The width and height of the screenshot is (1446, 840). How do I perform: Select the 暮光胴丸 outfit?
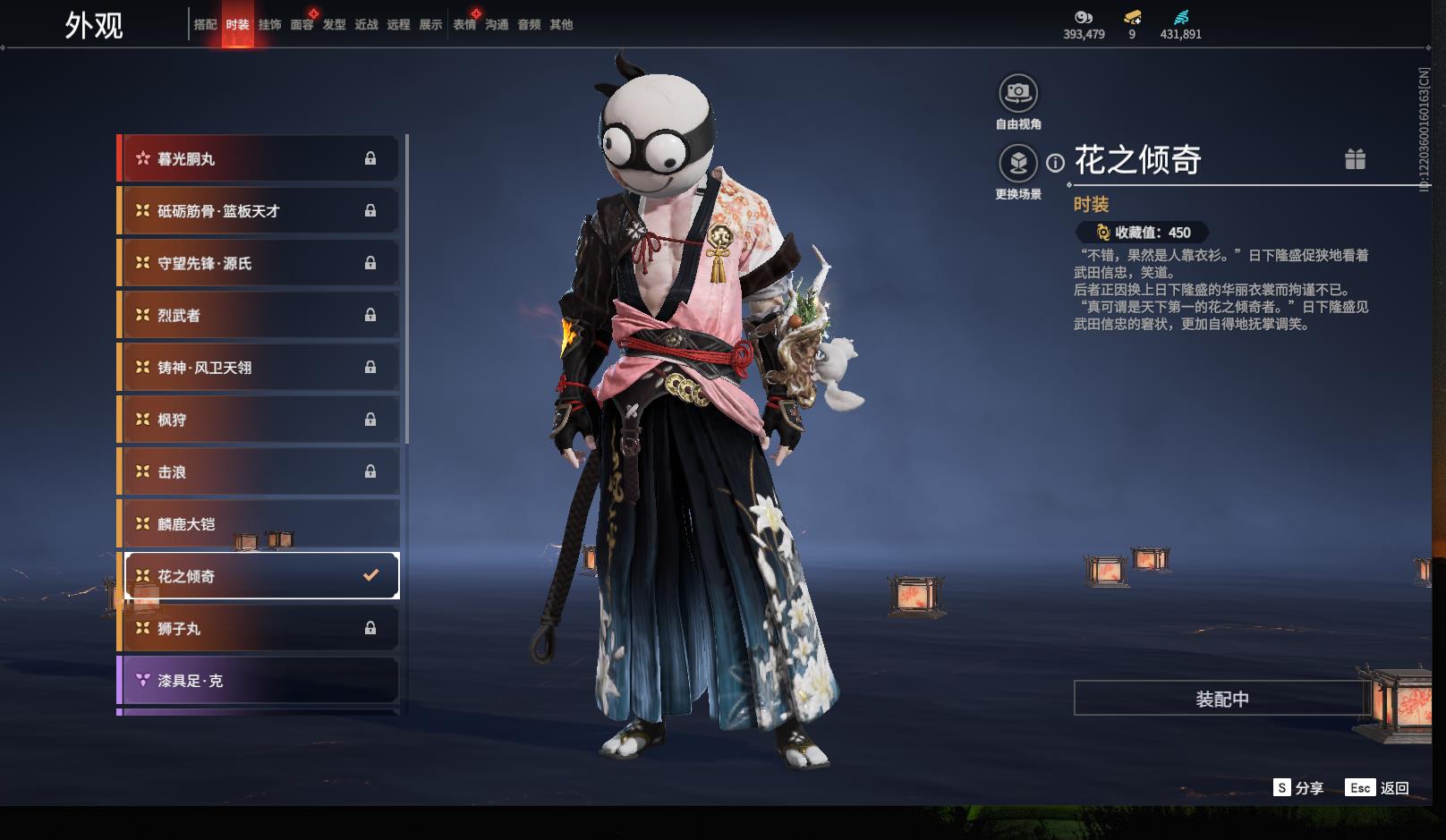coord(260,158)
